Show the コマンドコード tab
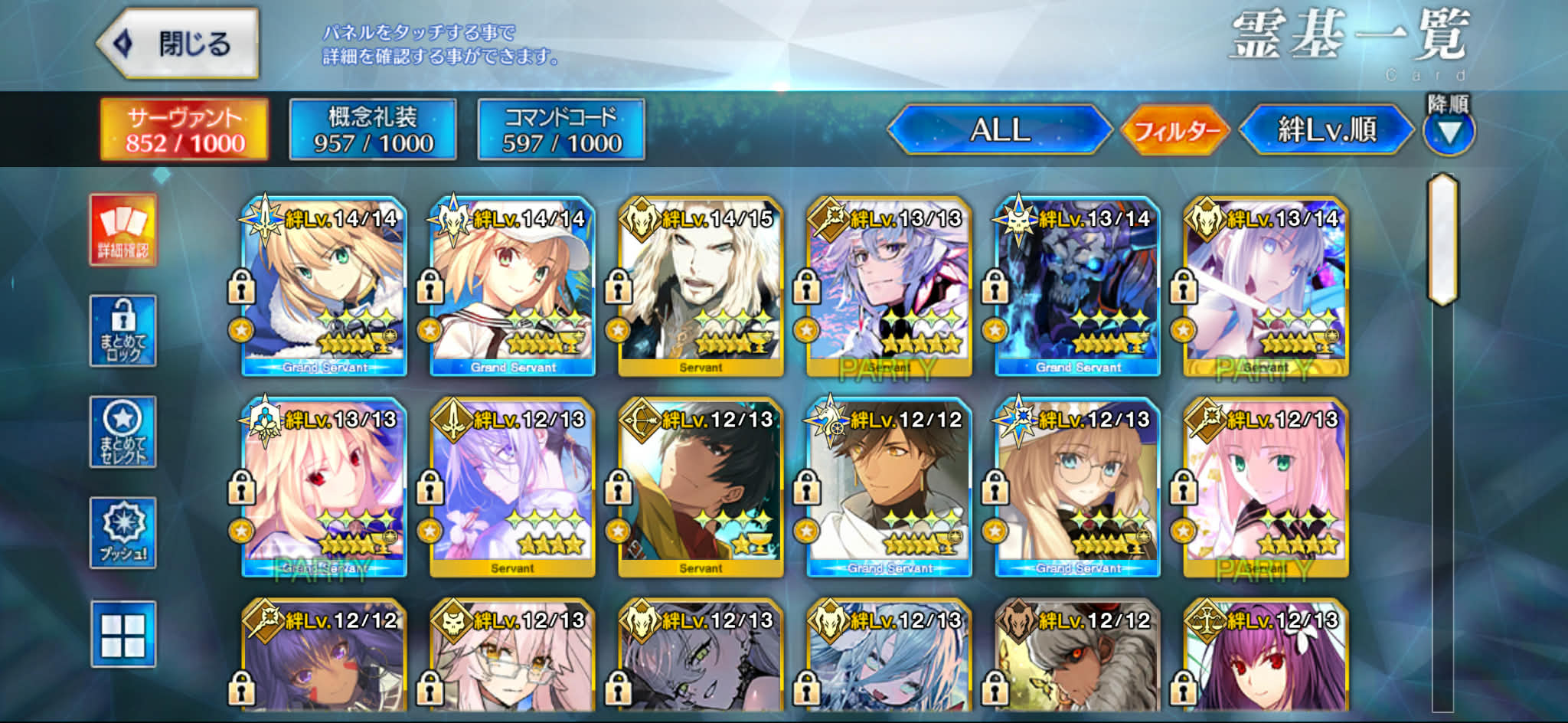 point(561,129)
